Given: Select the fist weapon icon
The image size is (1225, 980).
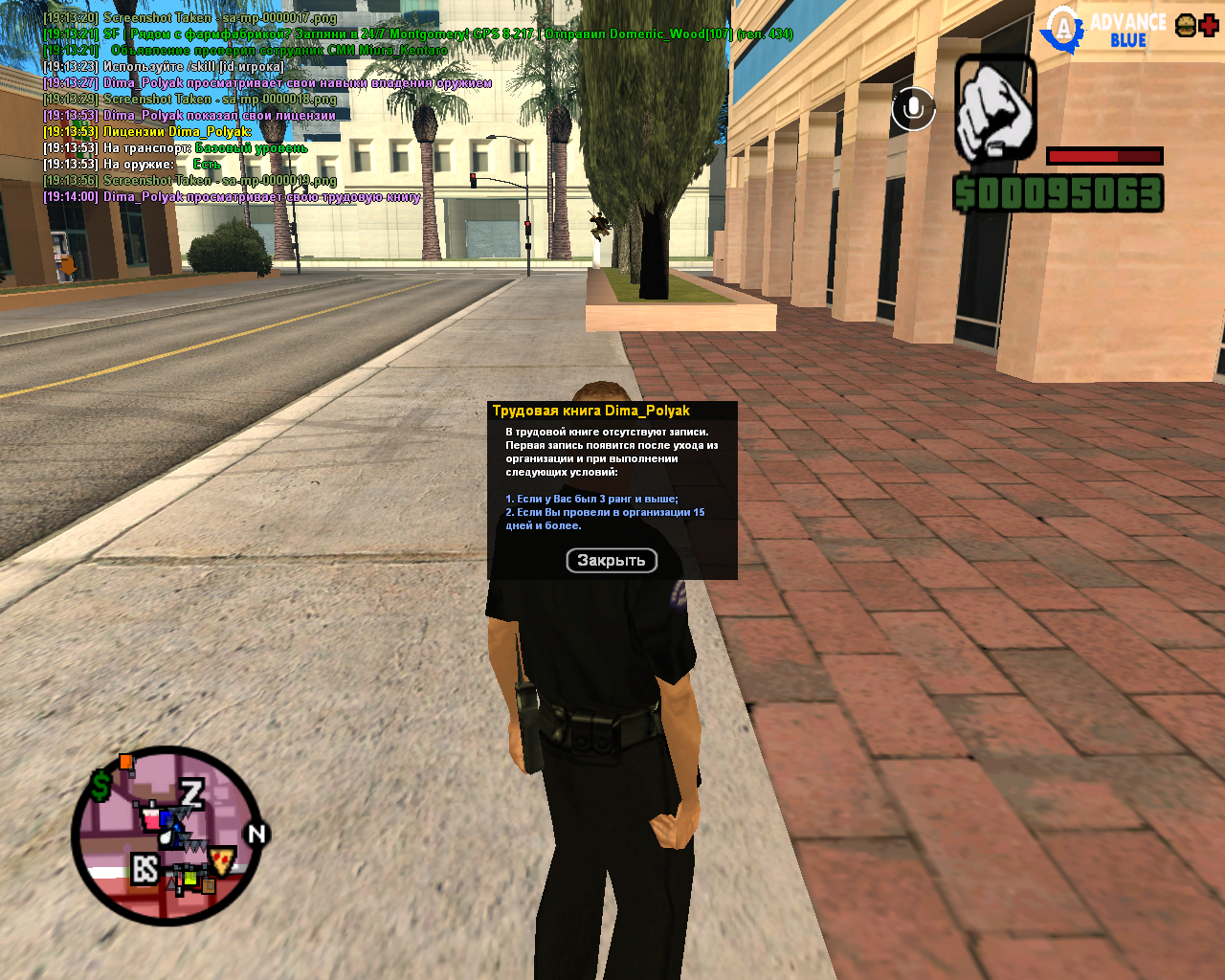Looking at the screenshot, I should (x=995, y=109).
